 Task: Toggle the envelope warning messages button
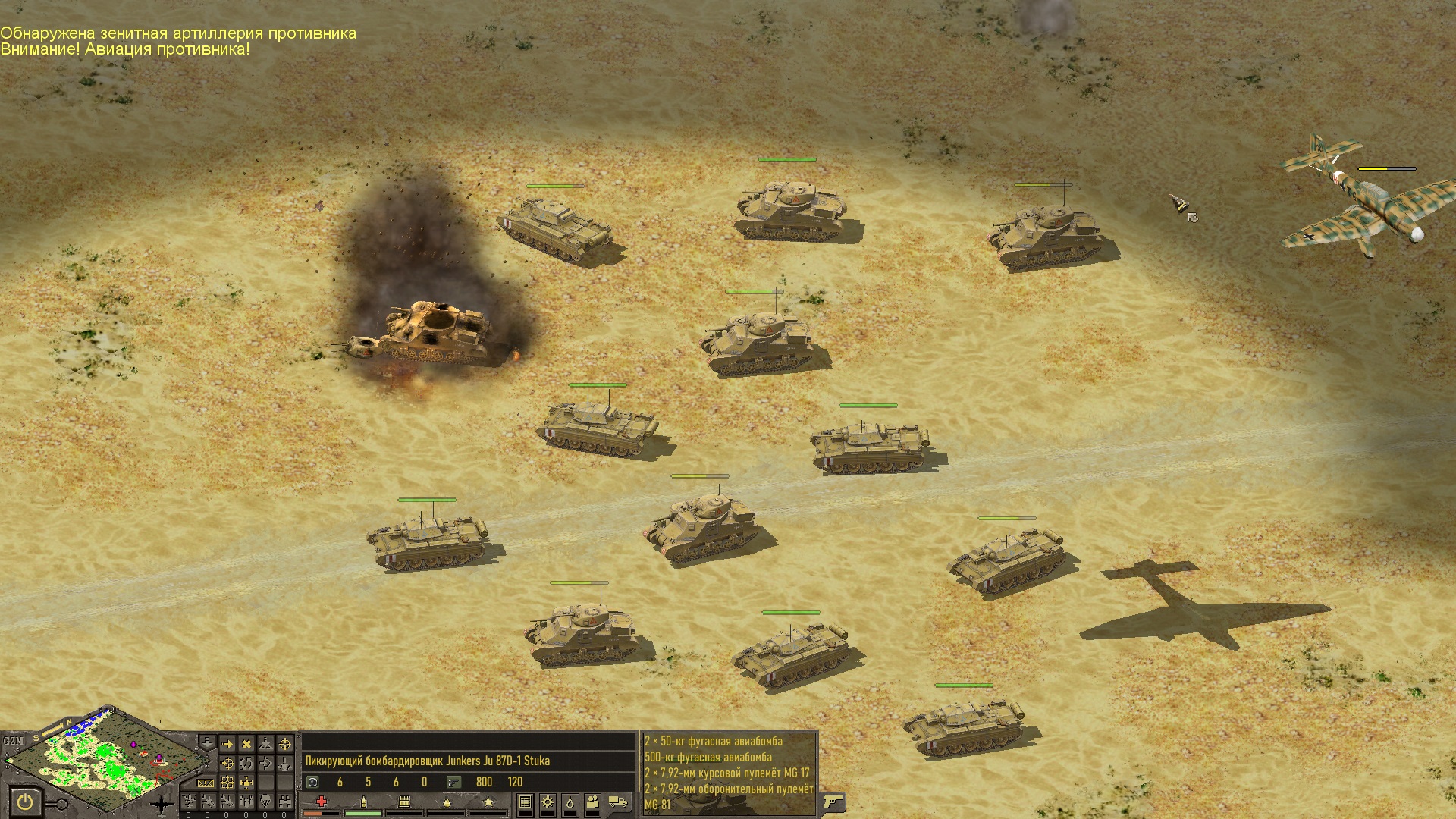click(206, 783)
